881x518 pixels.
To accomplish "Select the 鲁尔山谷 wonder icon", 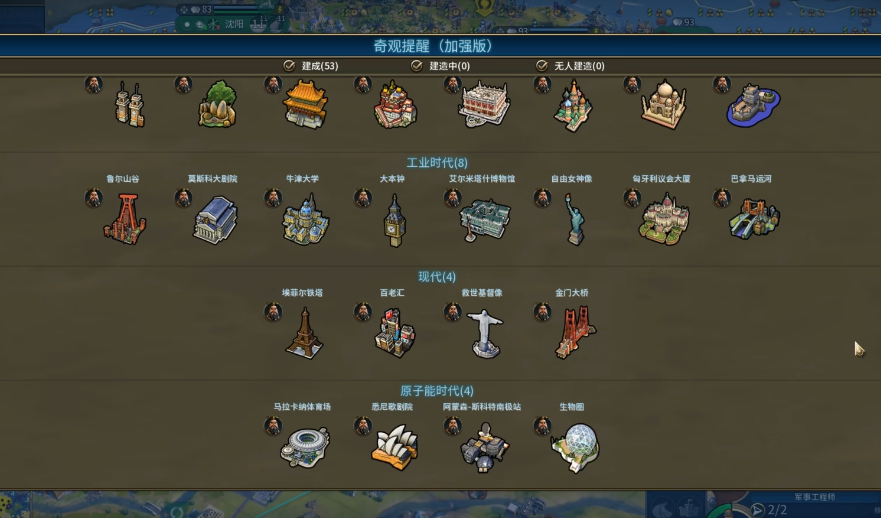I will click(x=124, y=219).
